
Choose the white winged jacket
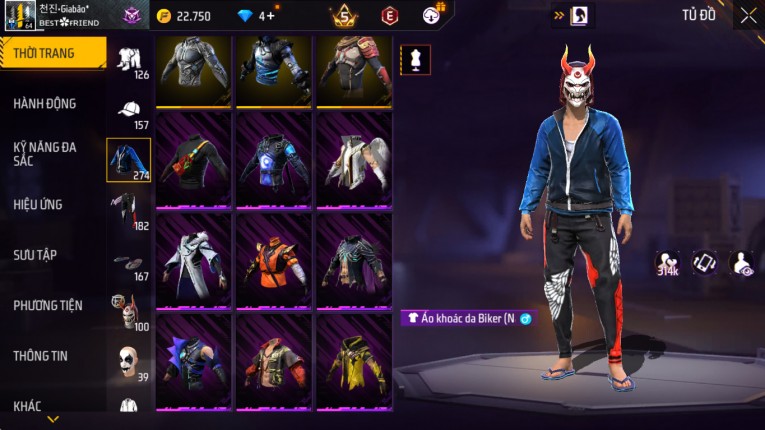click(353, 160)
